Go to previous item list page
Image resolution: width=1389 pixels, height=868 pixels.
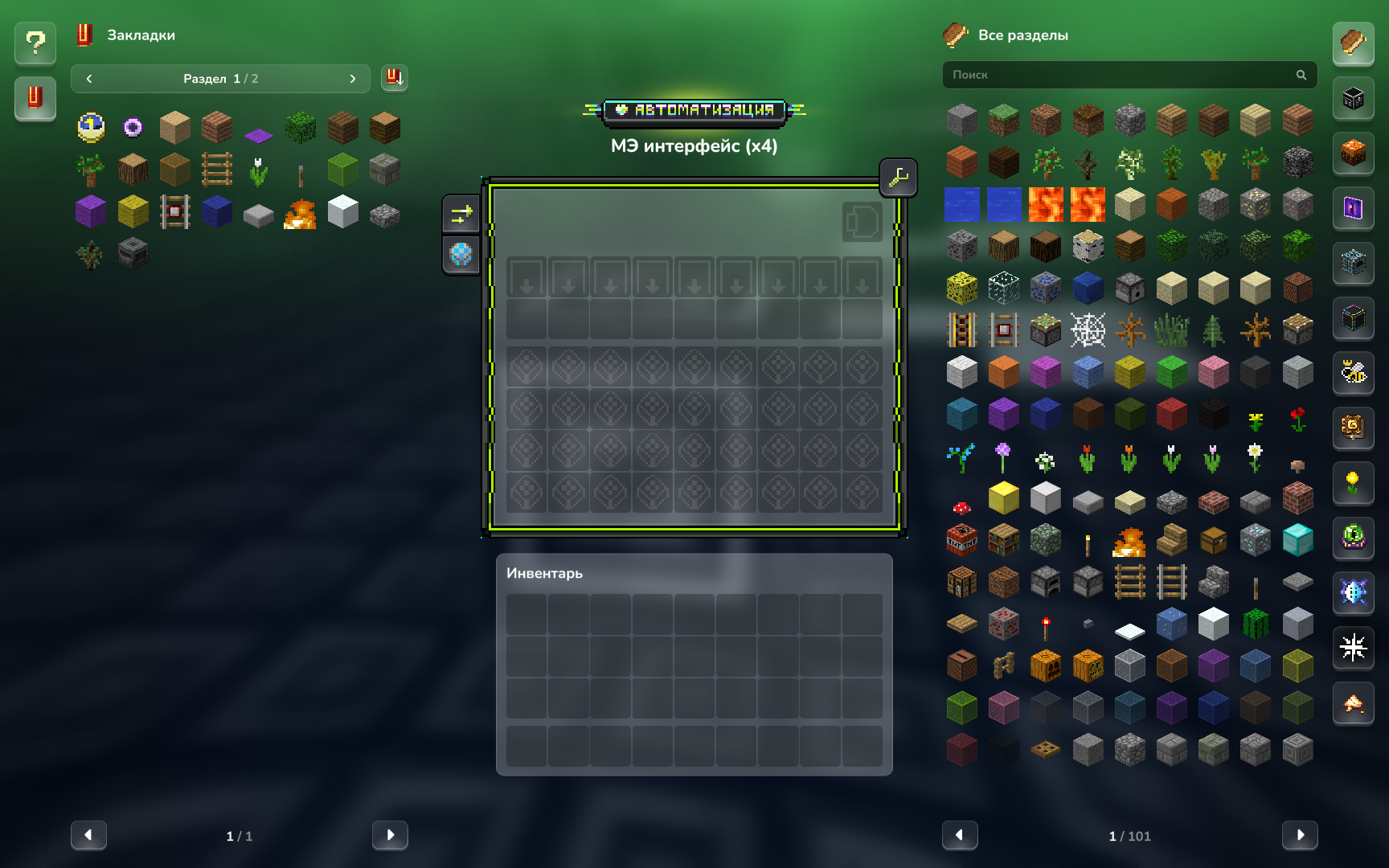(960, 835)
